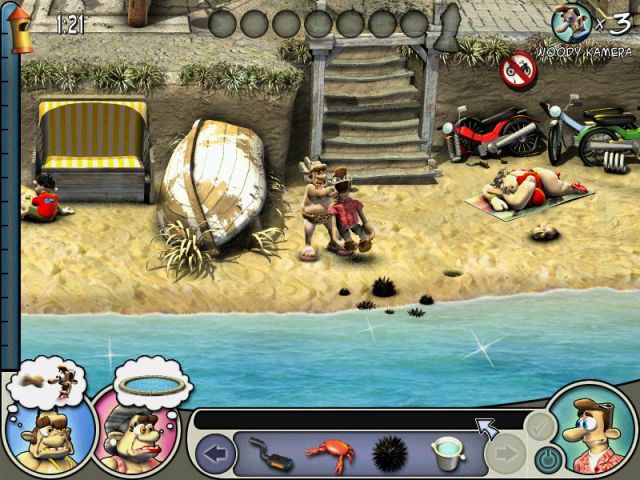640x480 pixels.
Task: Choose the bucket of water item
Action: 448,455
